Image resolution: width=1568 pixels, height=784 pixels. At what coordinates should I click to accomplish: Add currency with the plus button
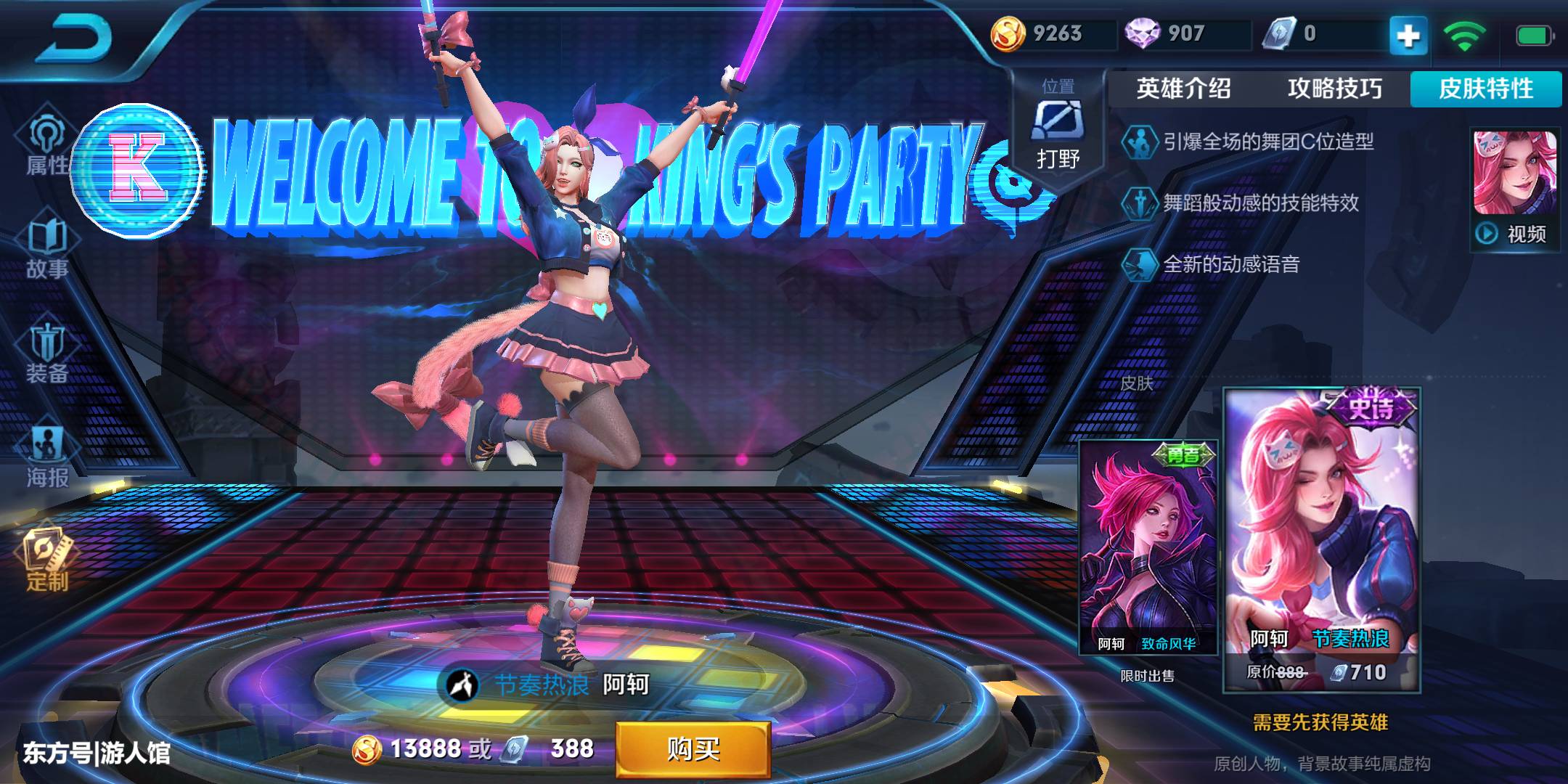[x=1408, y=35]
